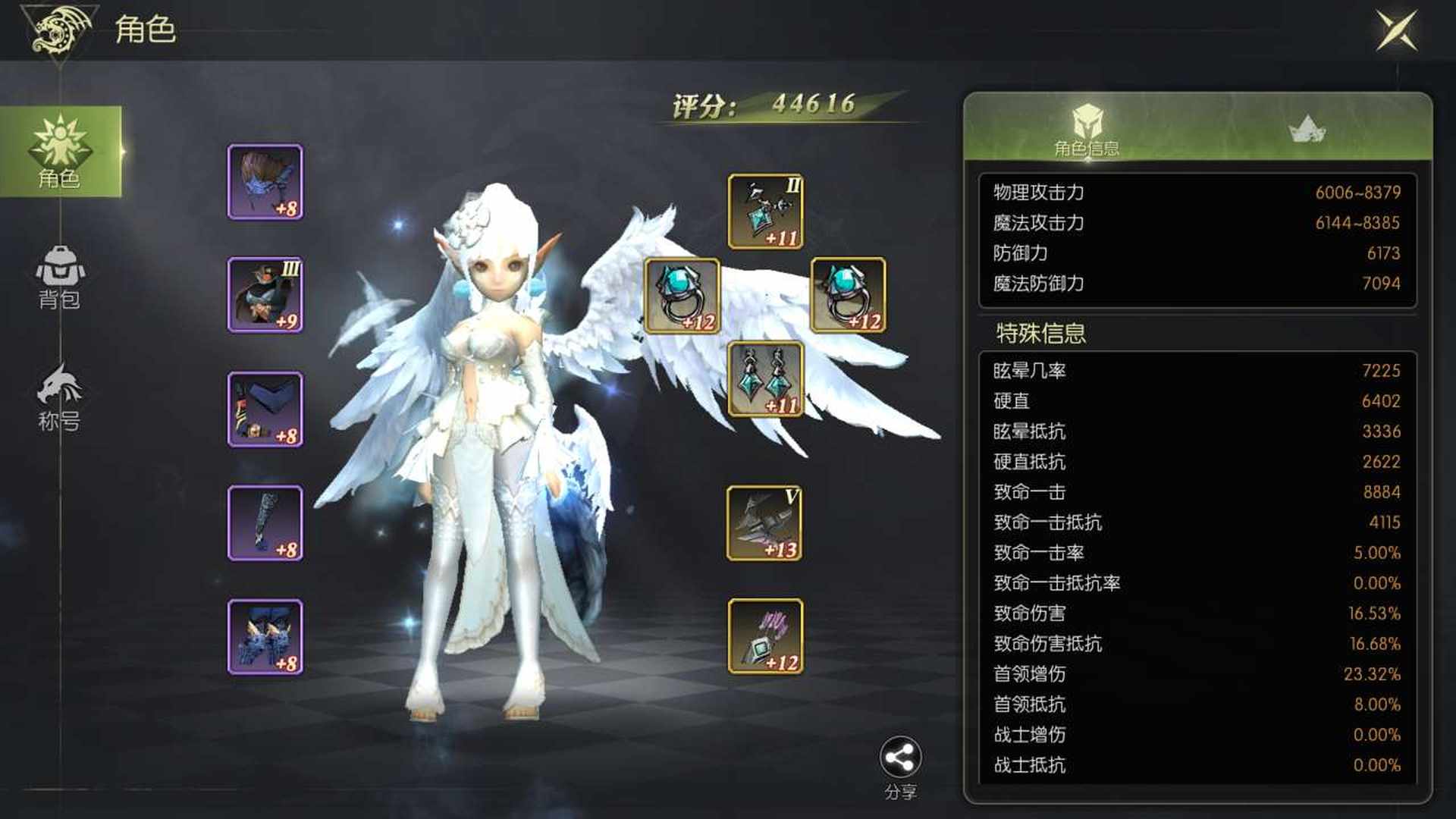The height and width of the screenshot is (819, 1456).
Task: Choose the +8 blue pants slot
Action: [265, 409]
